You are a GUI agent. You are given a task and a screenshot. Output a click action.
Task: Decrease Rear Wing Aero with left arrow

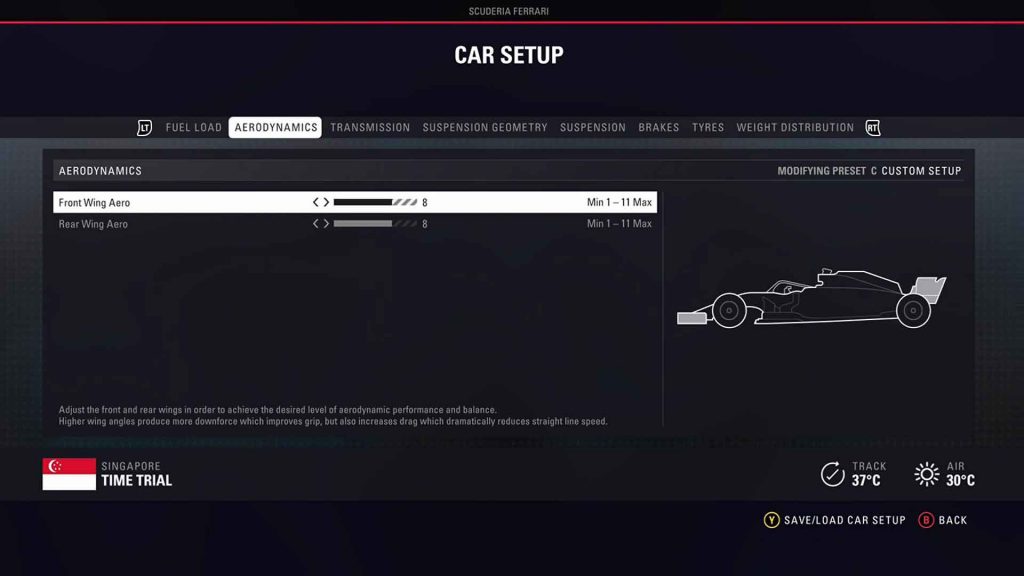pos(316,224)
